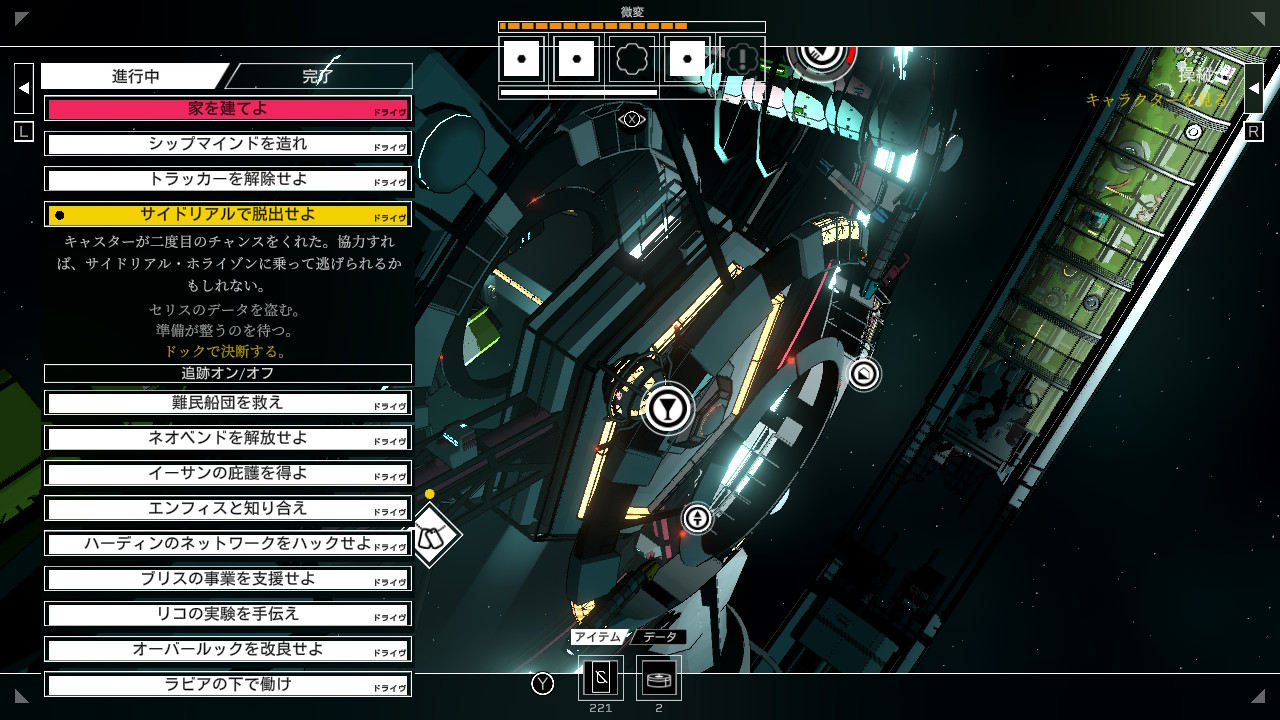This screenshot has height=720, width=1280.
Task: Open ハーディンのネットワークをハックせよ drive
Action: click(x=228, y=543)
